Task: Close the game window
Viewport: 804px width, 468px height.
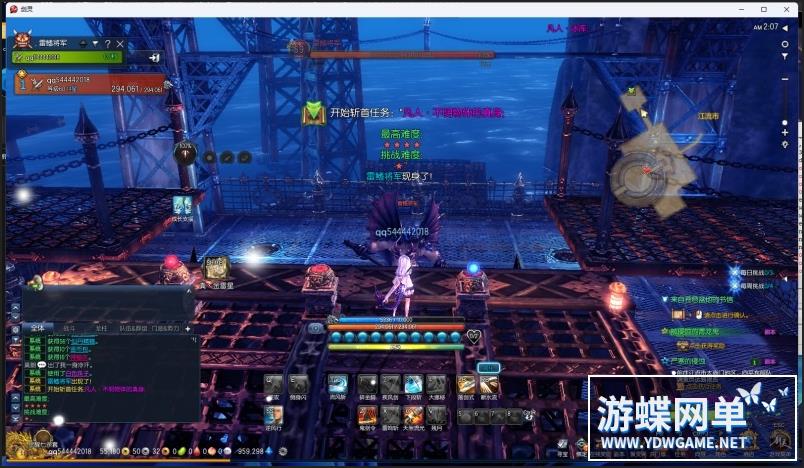Action: pyautogui.click(x=788, y=8)
